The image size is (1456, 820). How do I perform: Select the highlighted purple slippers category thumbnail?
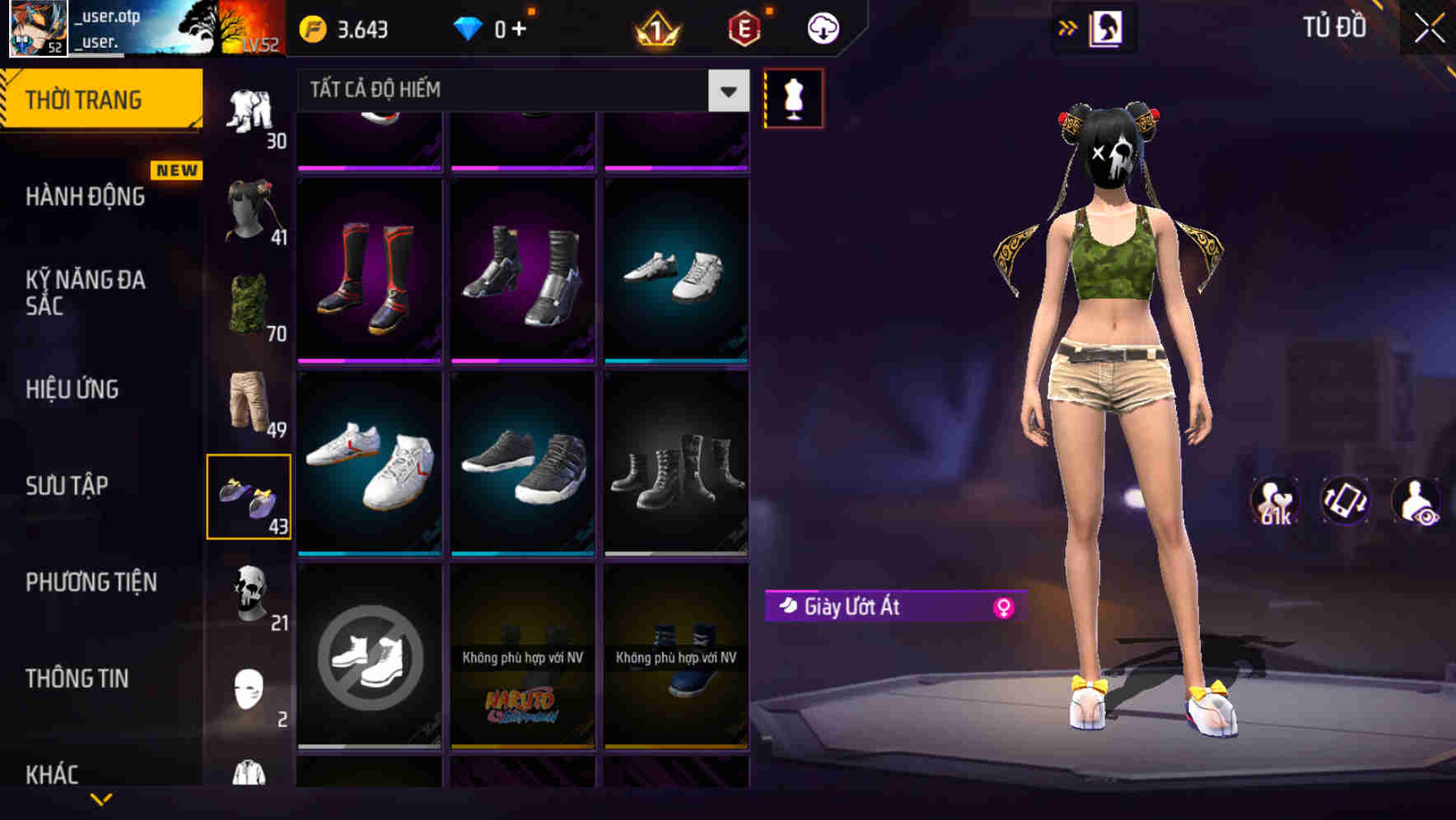click(250, 495)
